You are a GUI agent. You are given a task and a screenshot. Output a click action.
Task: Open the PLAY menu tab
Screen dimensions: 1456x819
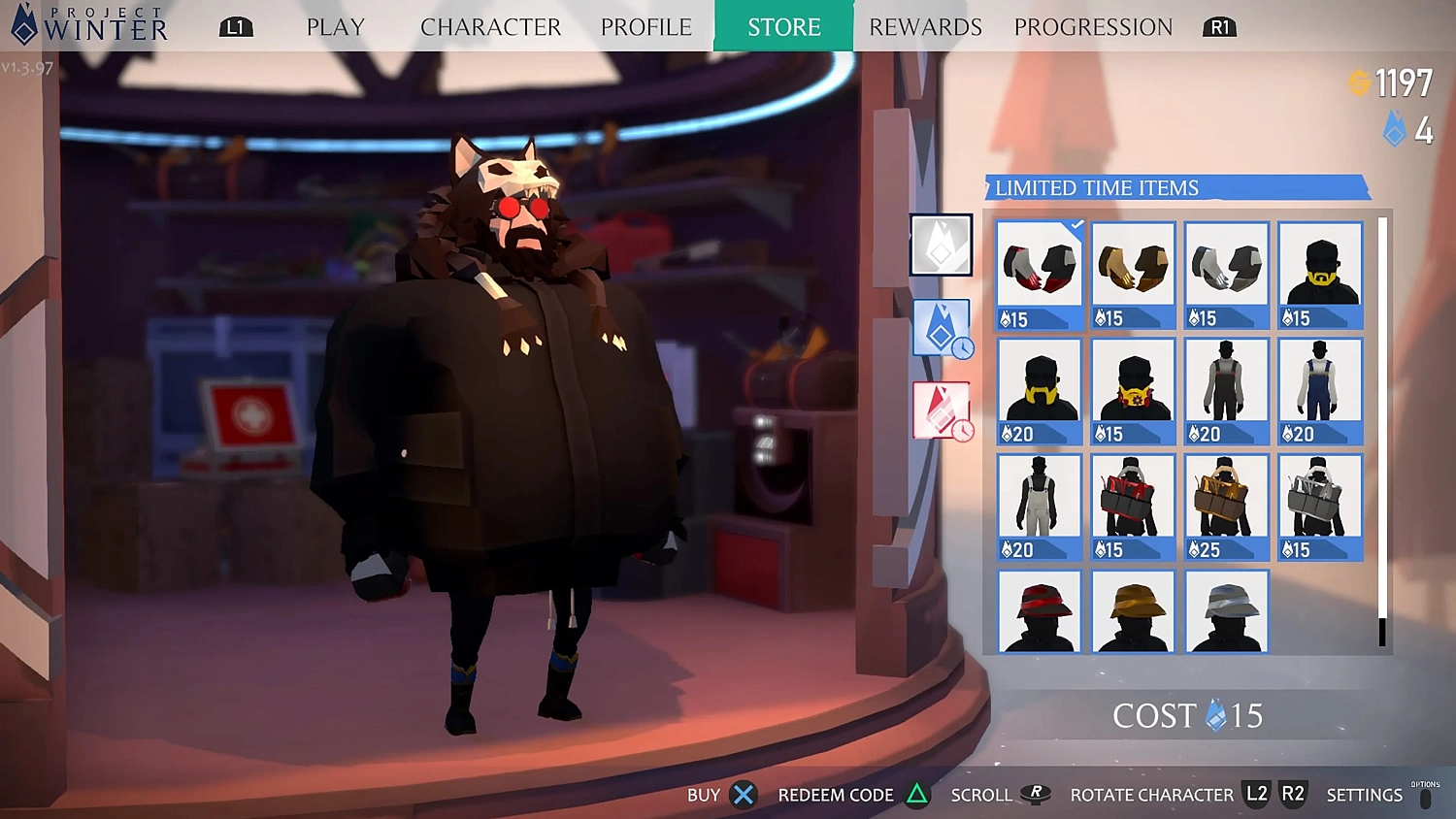click(x=335, y=27)
